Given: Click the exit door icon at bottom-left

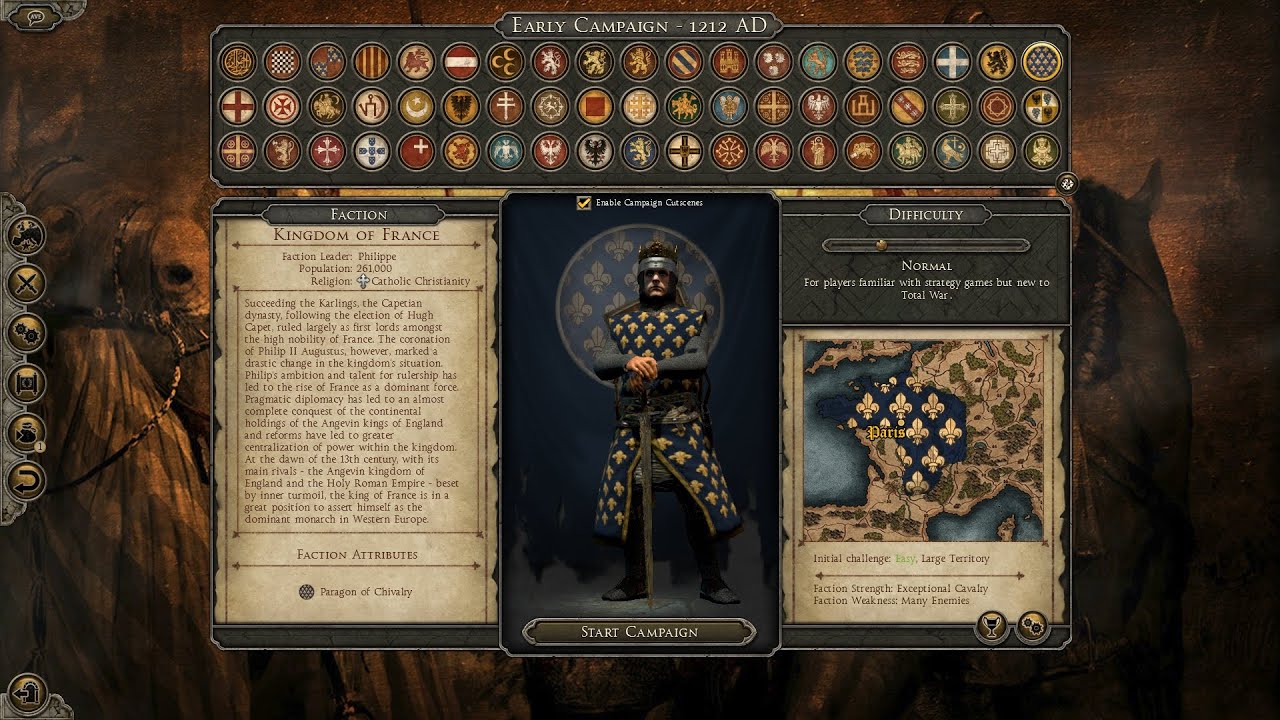Looking at the screenshot, I should coord(29,692).
